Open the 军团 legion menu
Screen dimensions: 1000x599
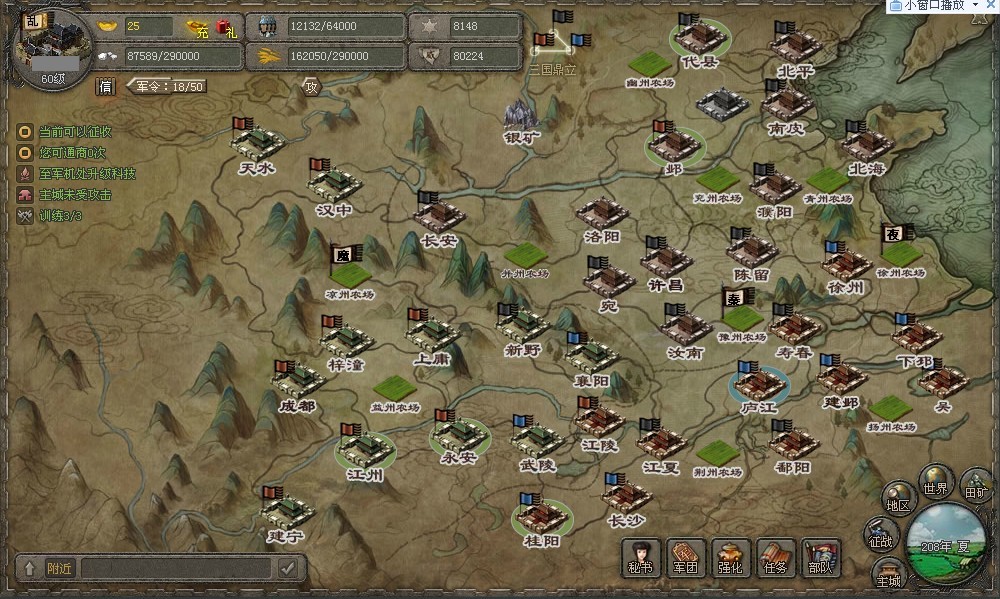(685, 557)
